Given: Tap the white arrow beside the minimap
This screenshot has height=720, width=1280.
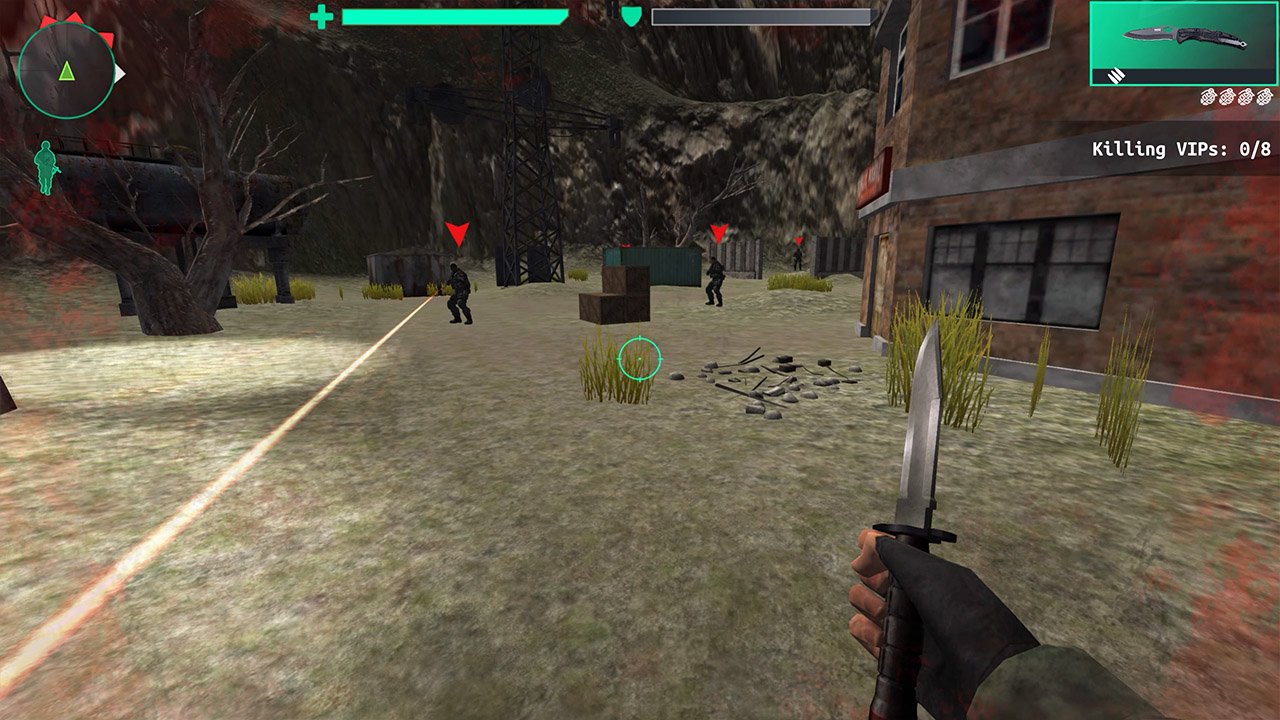Looking at the screenshot, I should [x=121, y=71].
